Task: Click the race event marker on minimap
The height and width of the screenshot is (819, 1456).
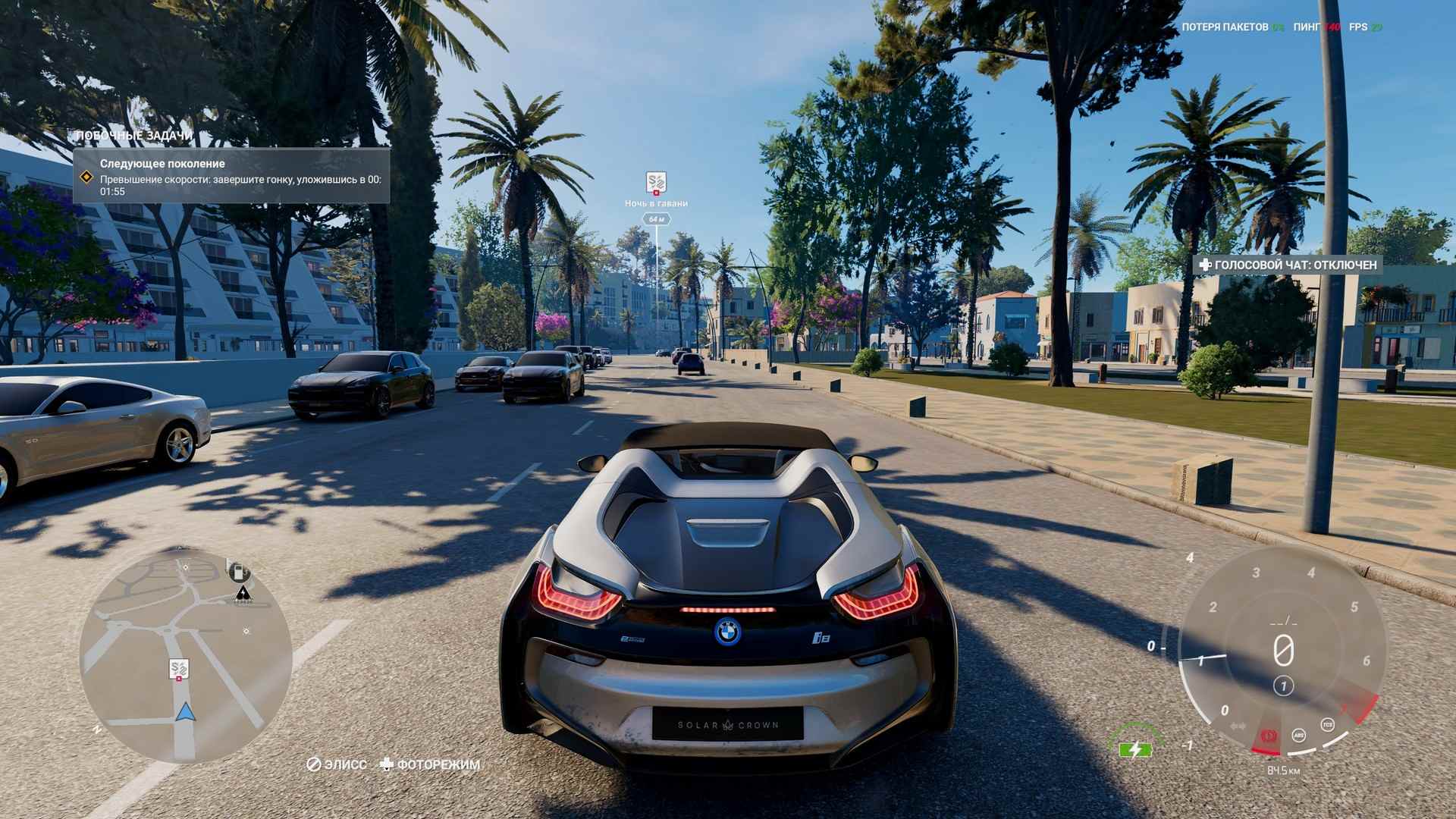Action: click(x=179, y=670)
